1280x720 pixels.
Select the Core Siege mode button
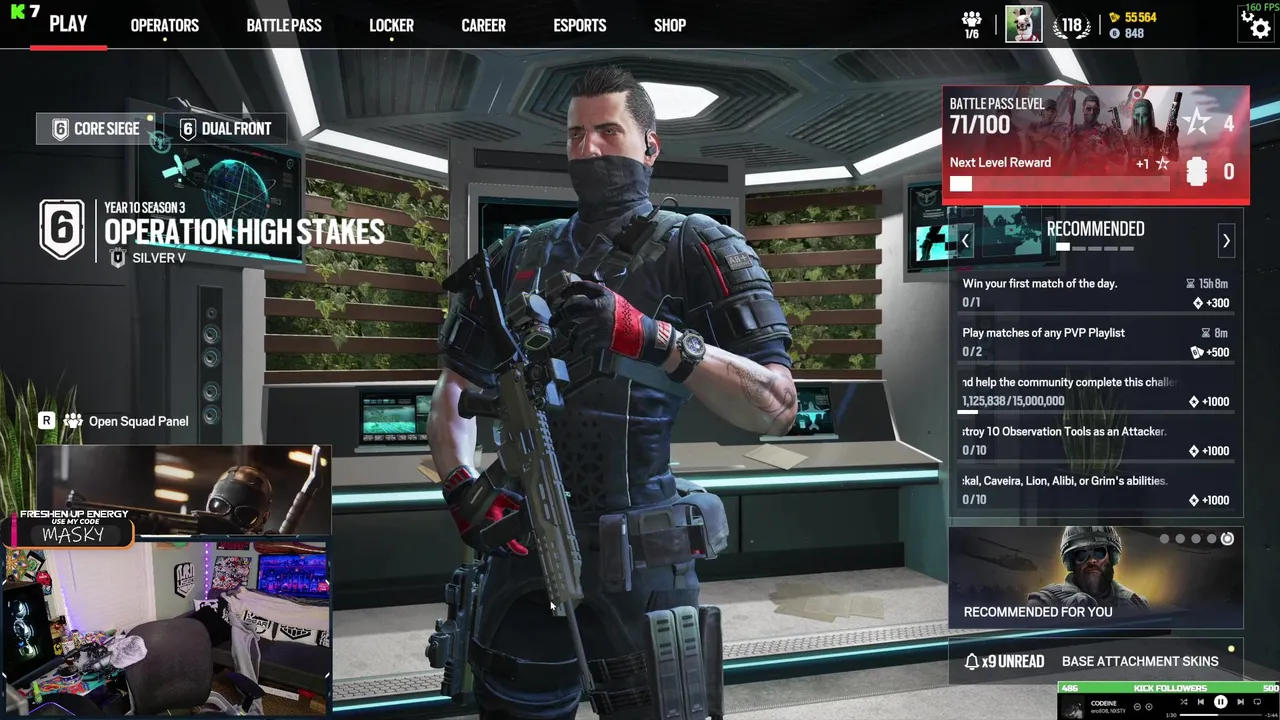(x=96, y=129)
